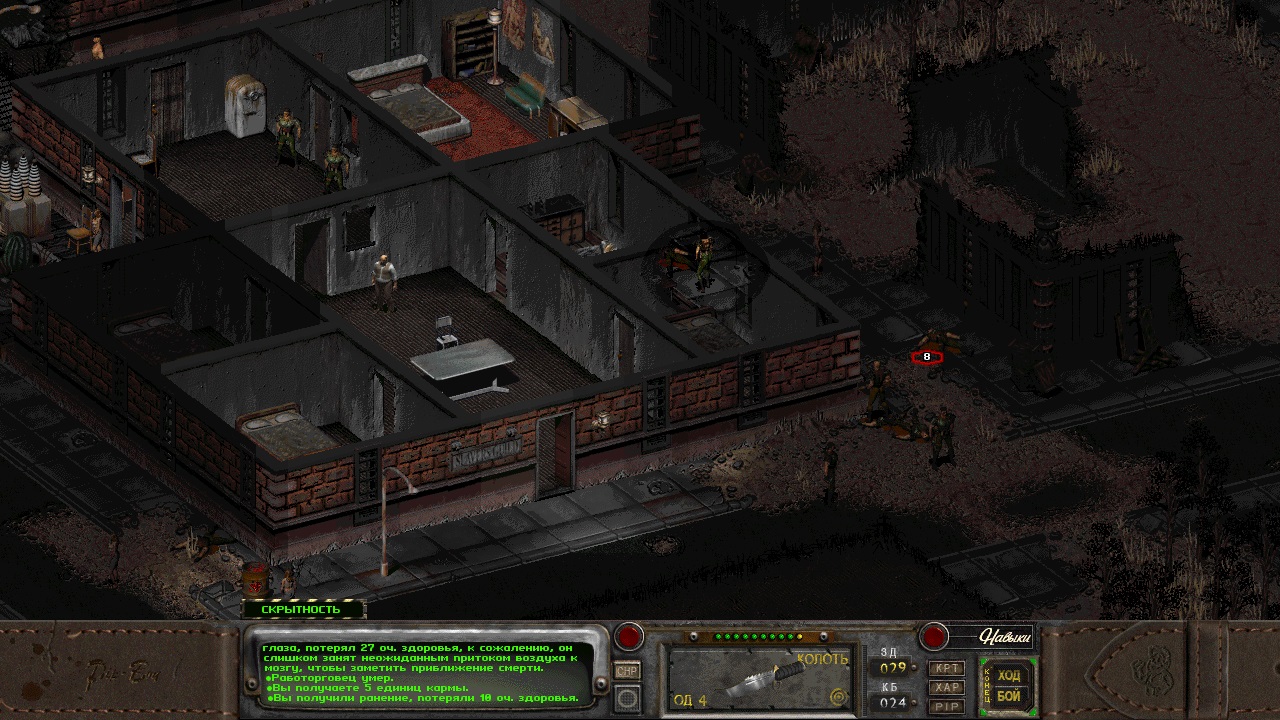Open the Навыки skilldex panel
Image resolution: width=1280 pixels, height=720 pixels.
(x=990, y=636)
